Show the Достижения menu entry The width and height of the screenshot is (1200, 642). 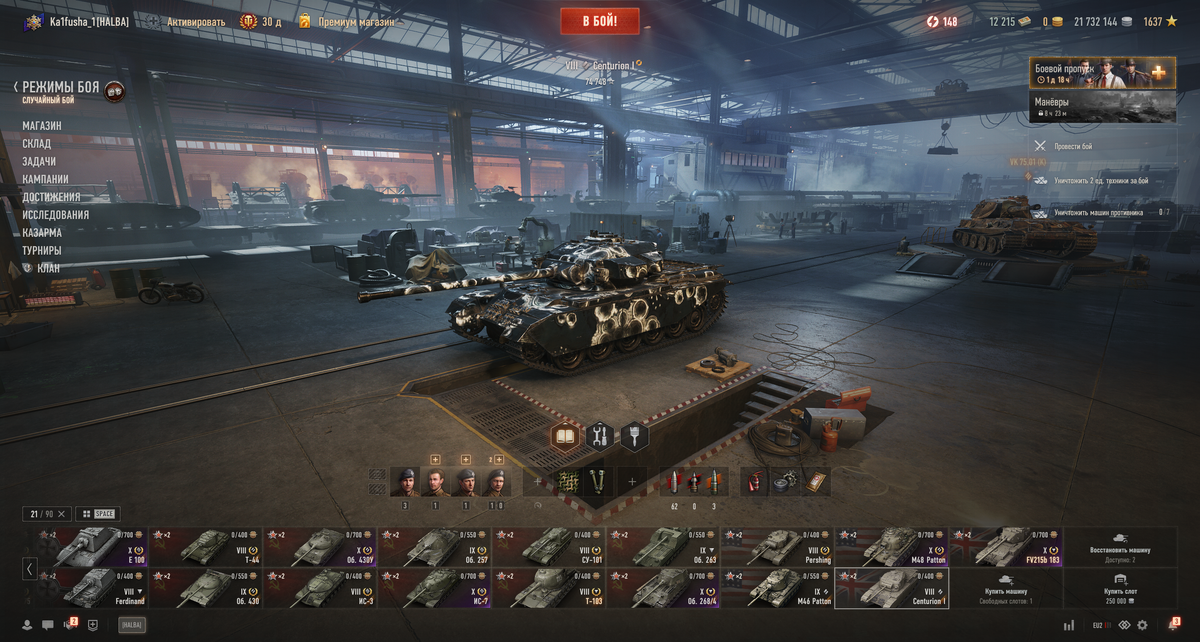click(x=51, y=197)
